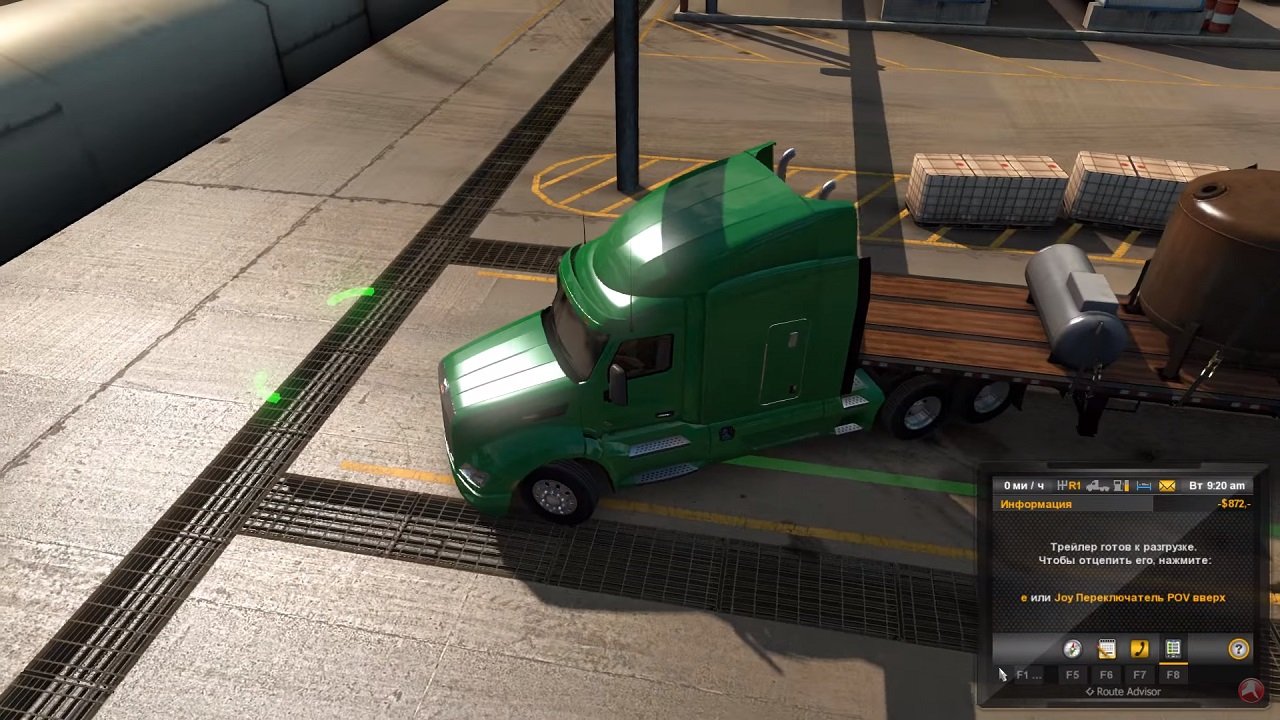Click the truck damage diagnostics icon
This screenshot has height=720, width=1280.
1098,485
